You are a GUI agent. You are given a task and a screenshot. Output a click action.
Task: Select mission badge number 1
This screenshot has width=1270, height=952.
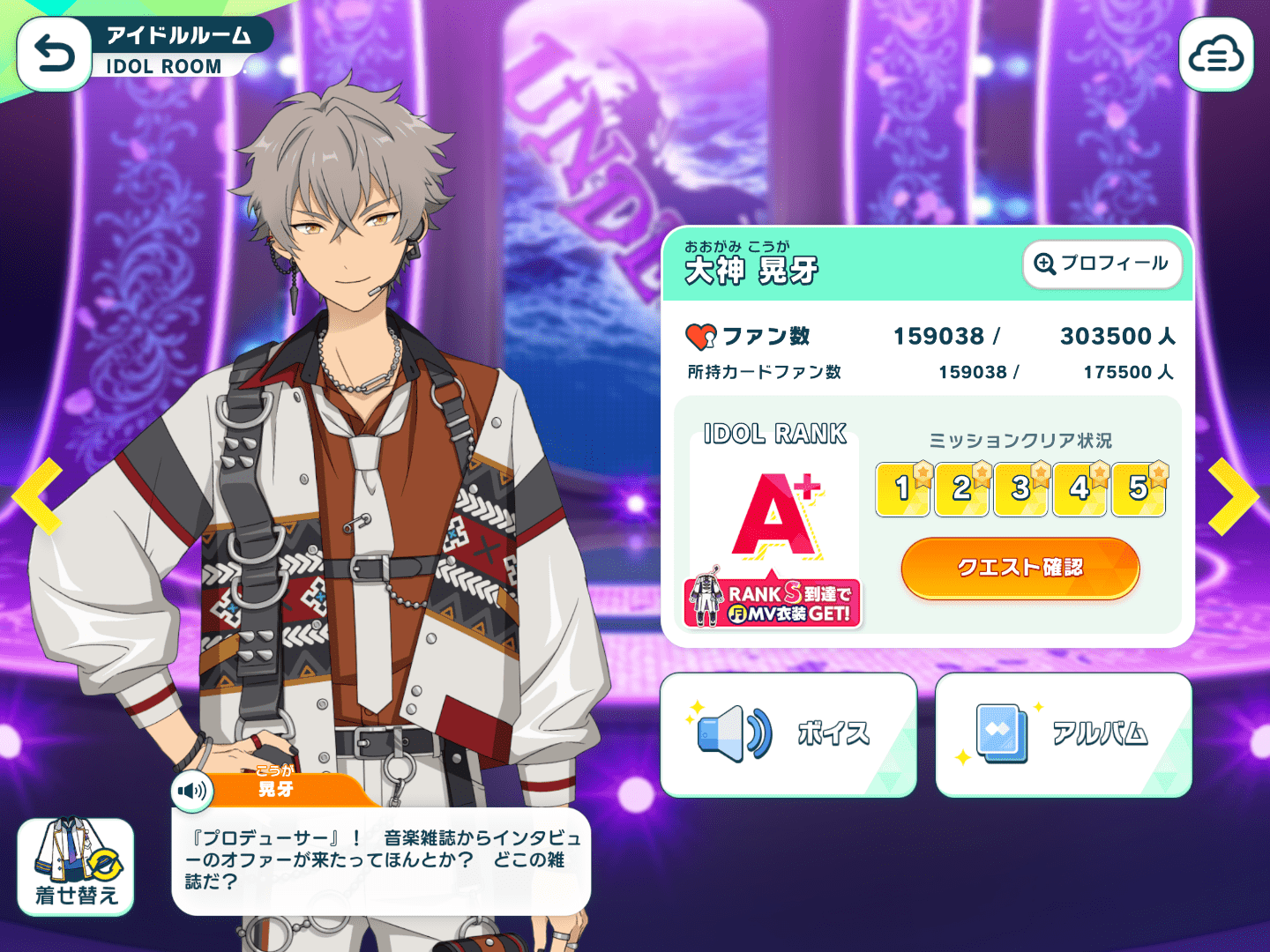(902, 488)
